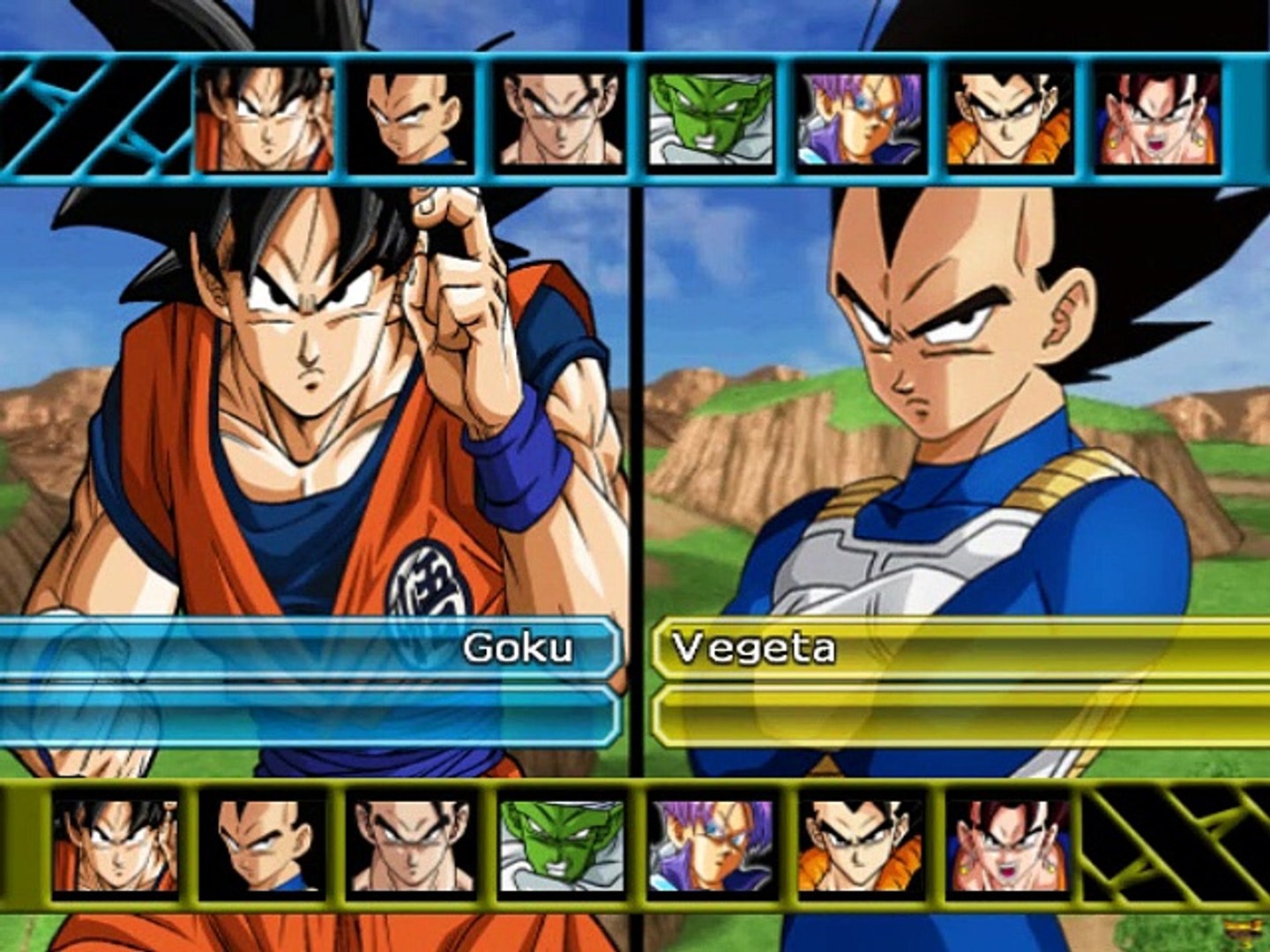
Task: Pick Gogeta portrait in the blue roster row
Action: tap(1010, 119)
